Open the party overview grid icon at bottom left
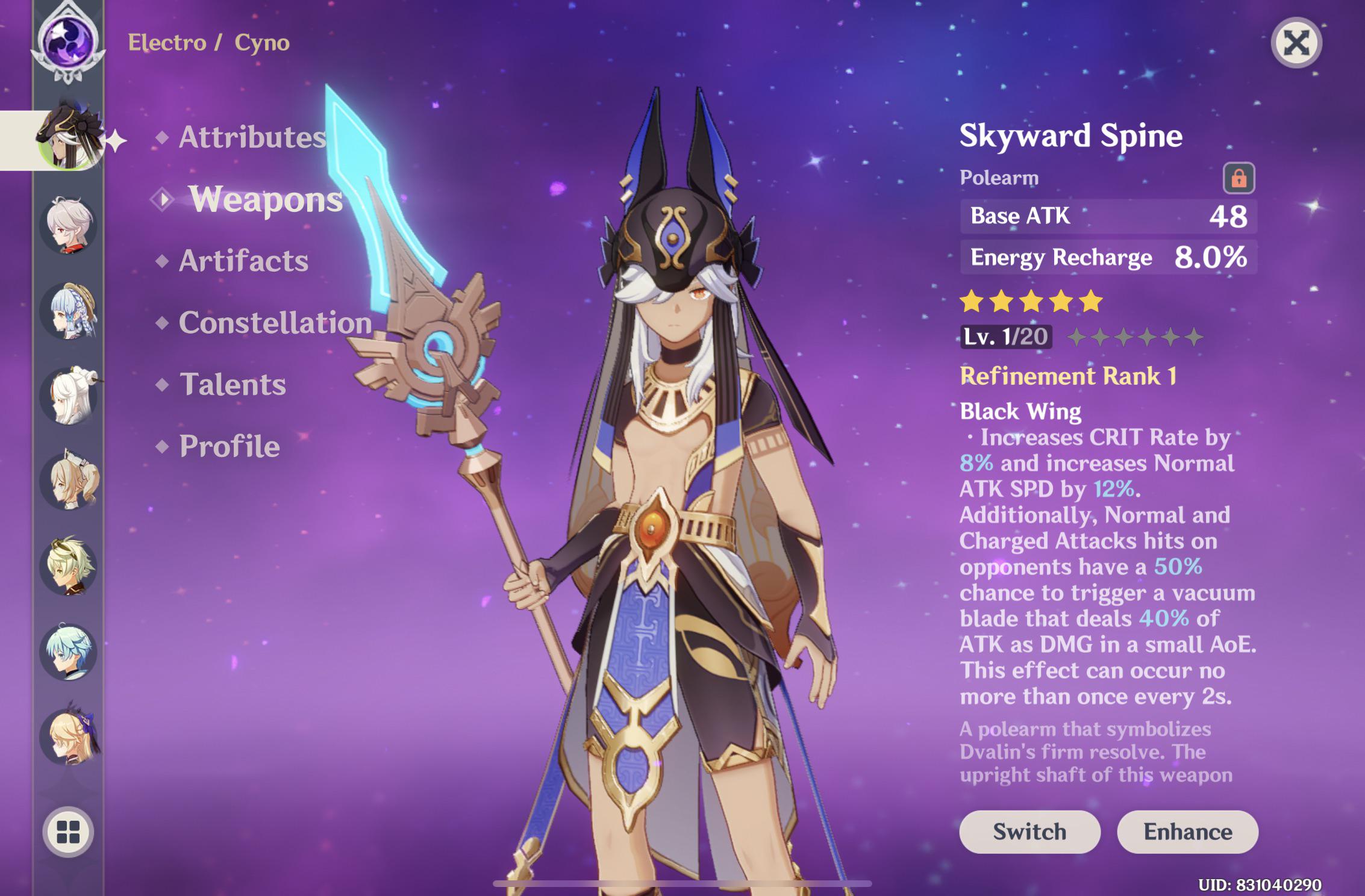Screen dimensions: 1365x896 (x=68, y=833)
